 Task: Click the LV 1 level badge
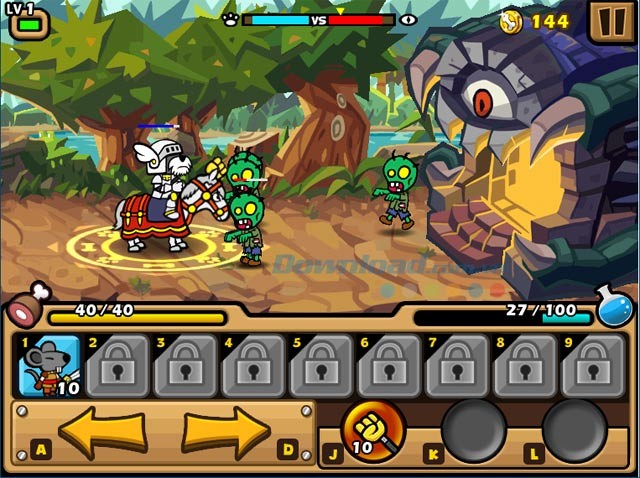(27, 19)
